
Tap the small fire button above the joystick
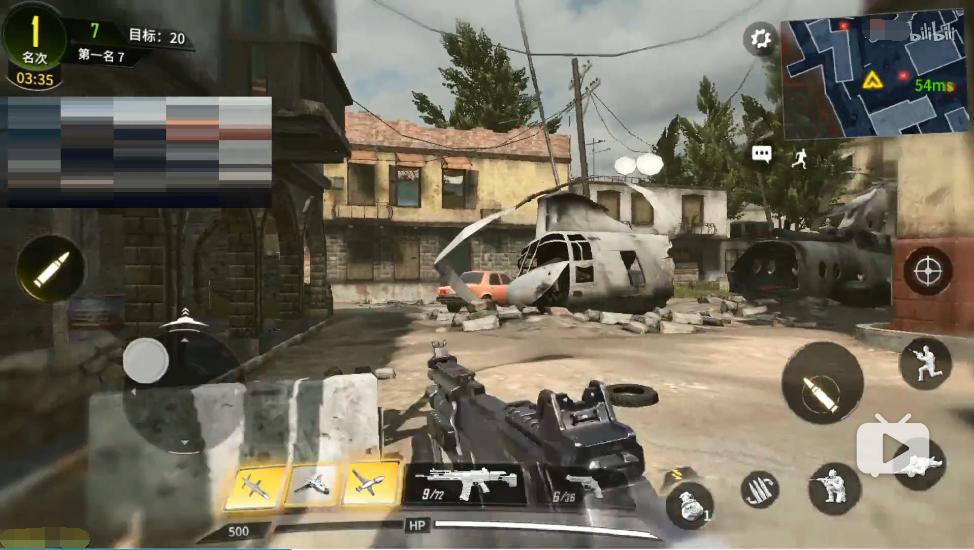pos(50,268)
